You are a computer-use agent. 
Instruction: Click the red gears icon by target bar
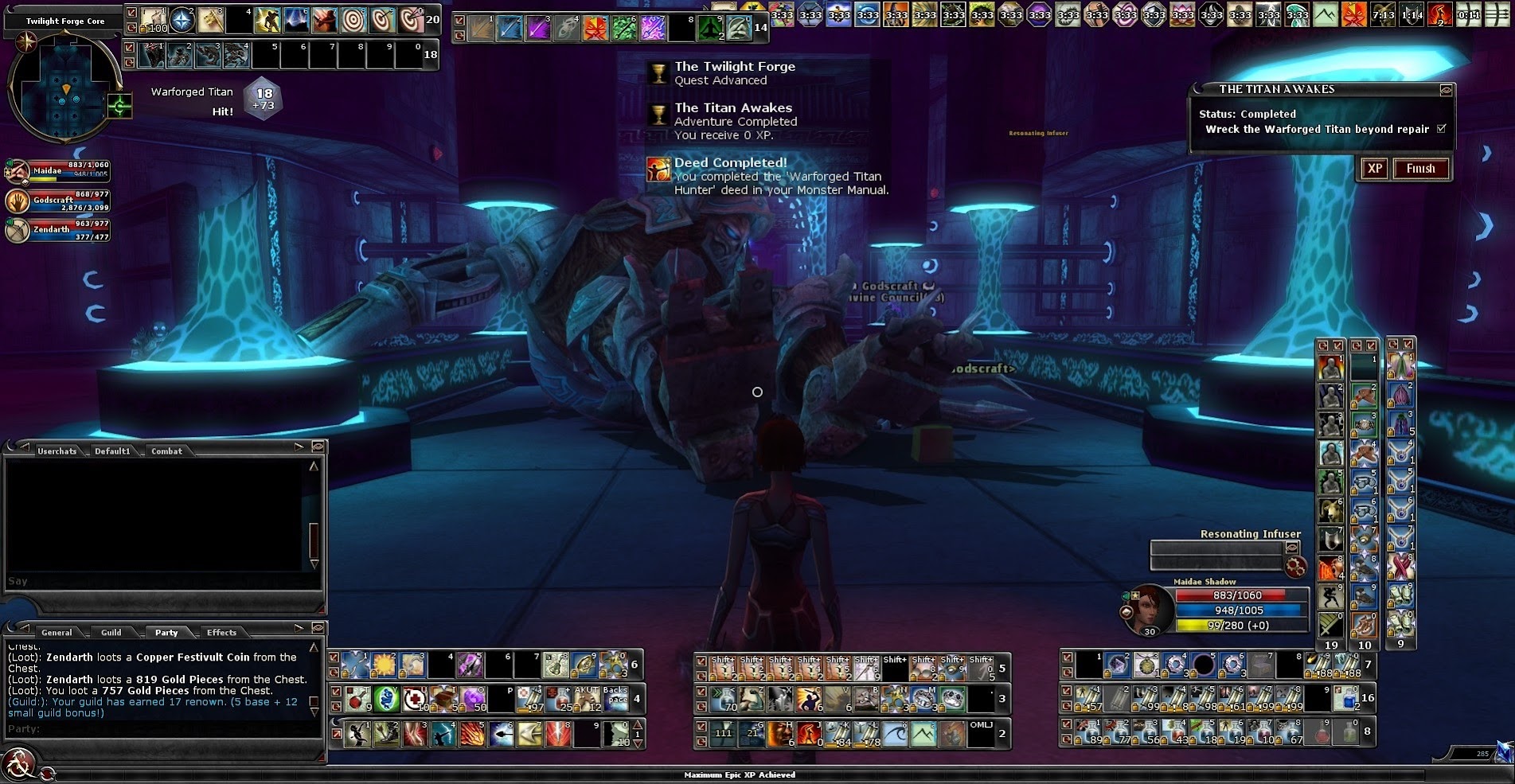[x=1295, y=567]
